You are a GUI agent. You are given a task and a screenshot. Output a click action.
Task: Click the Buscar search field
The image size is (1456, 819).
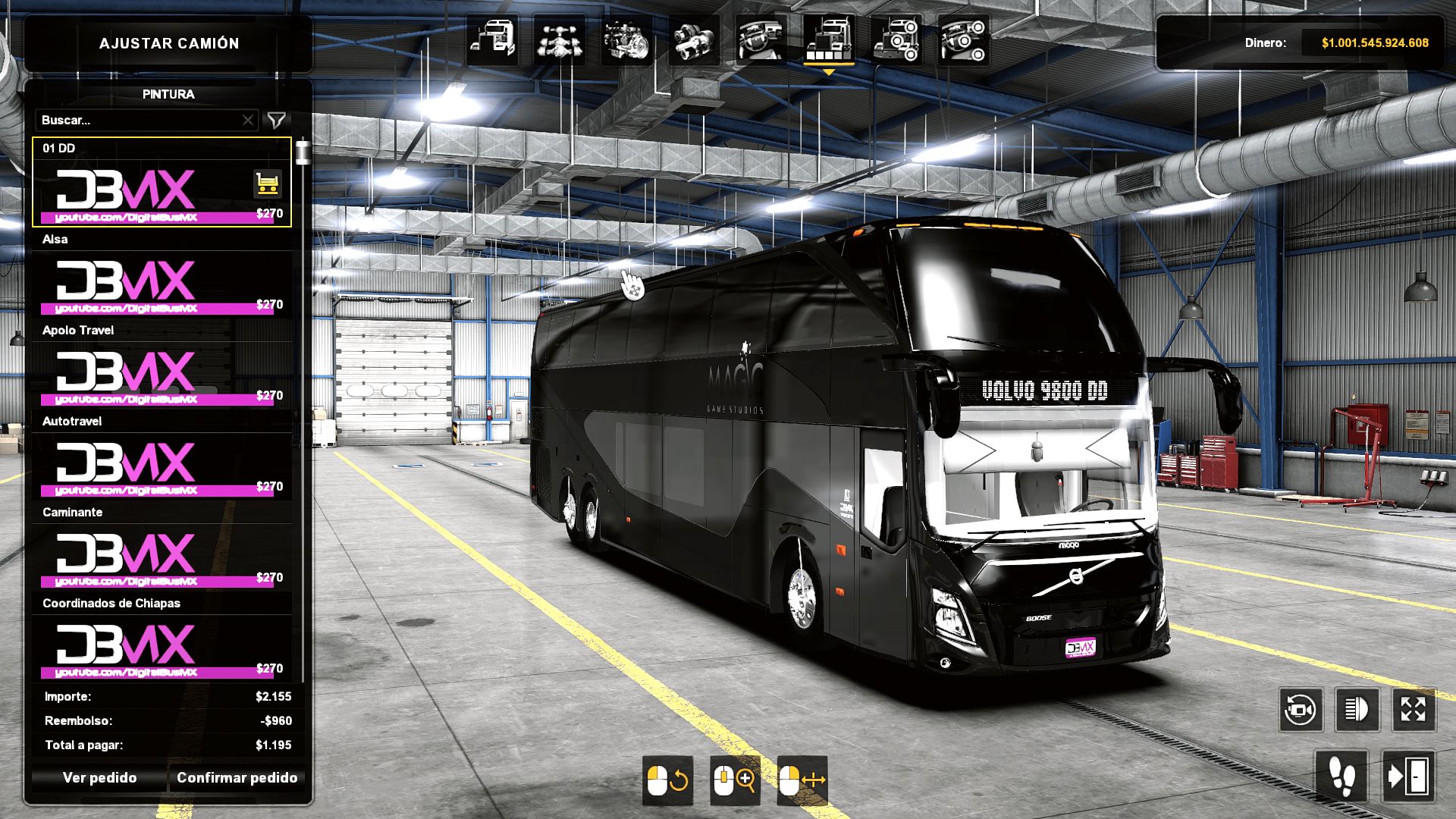[138, 120]
